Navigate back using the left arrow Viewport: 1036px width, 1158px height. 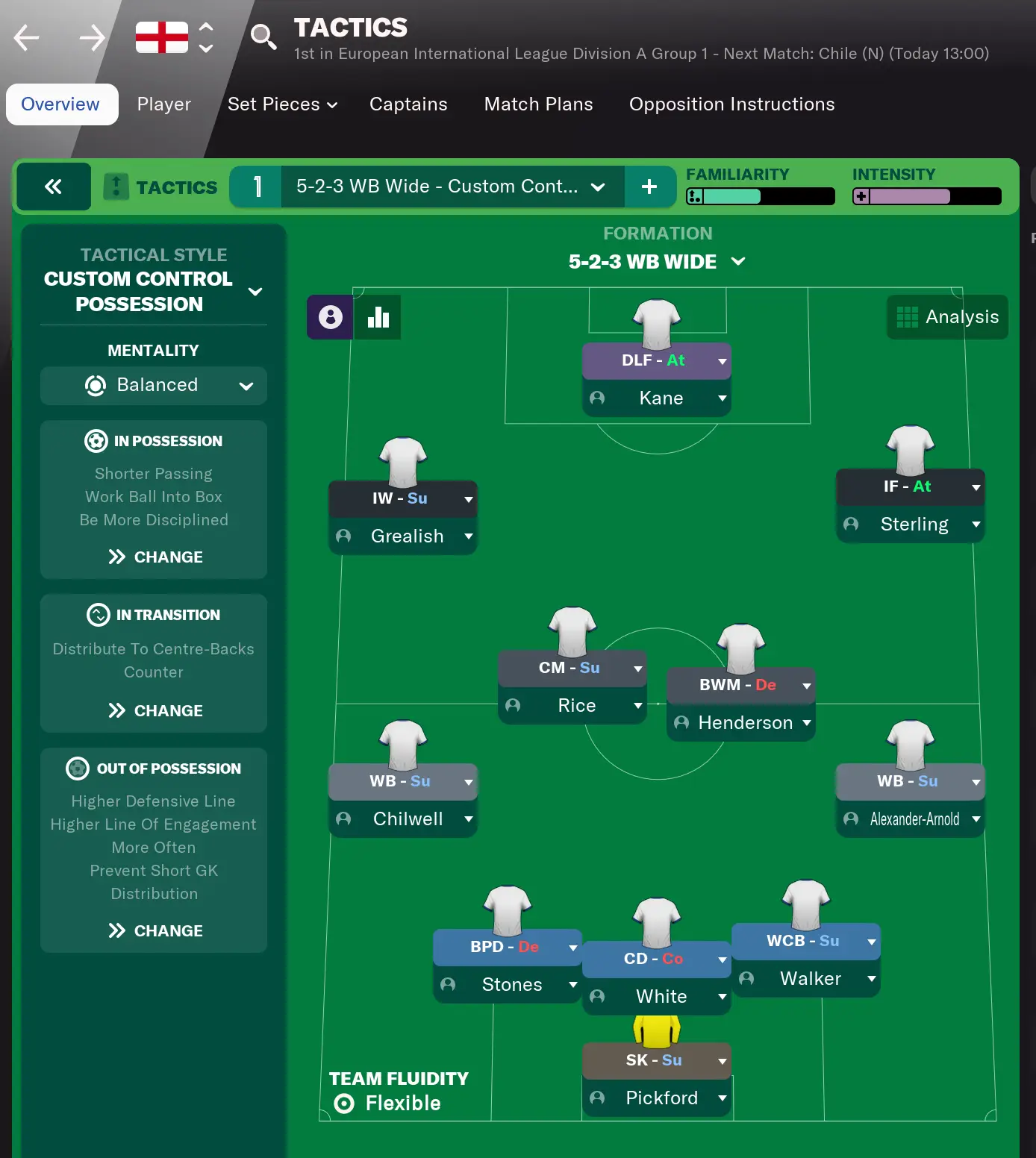coord(25,36)
